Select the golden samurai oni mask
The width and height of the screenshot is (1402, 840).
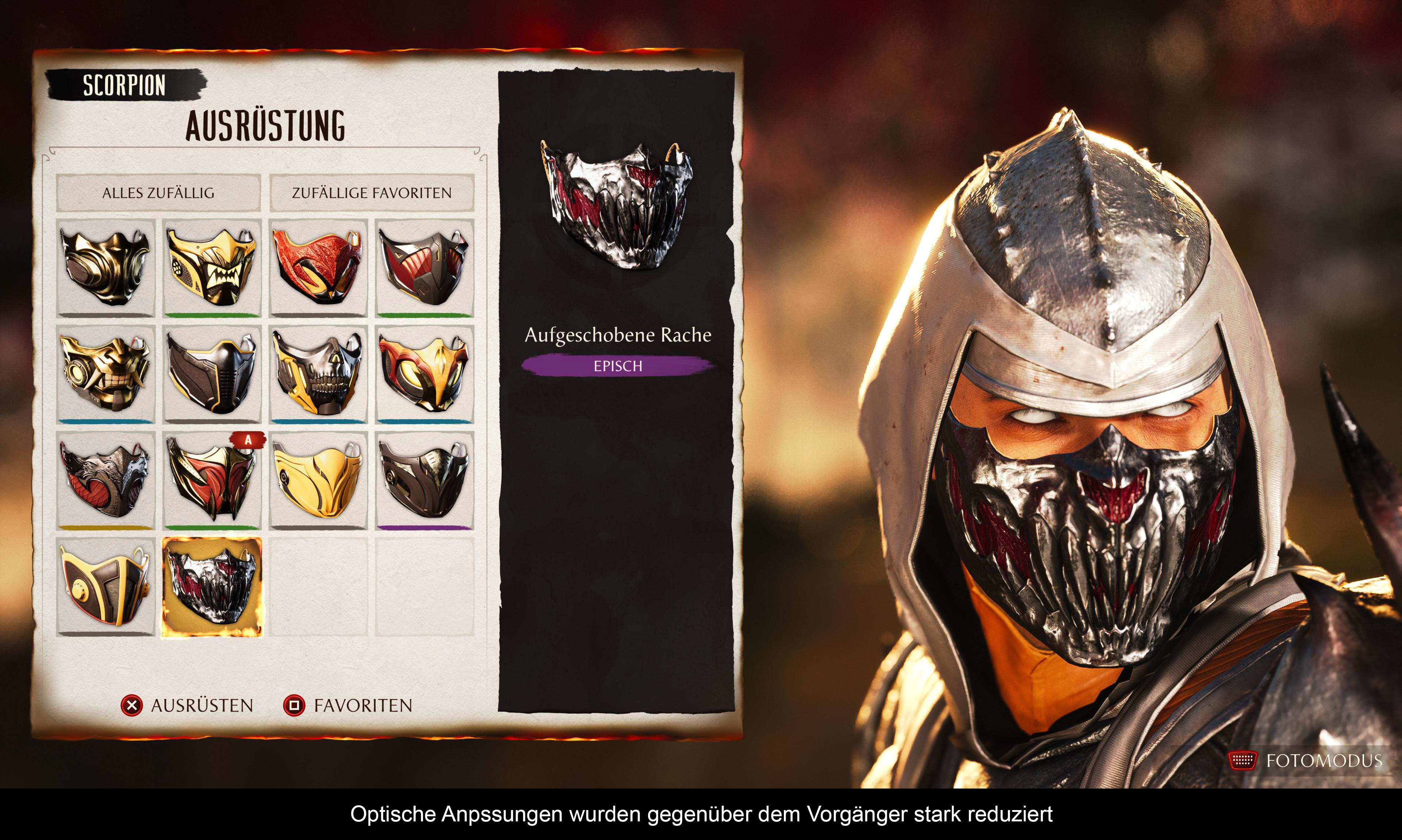pyautogui.click(x=106, y=373)
